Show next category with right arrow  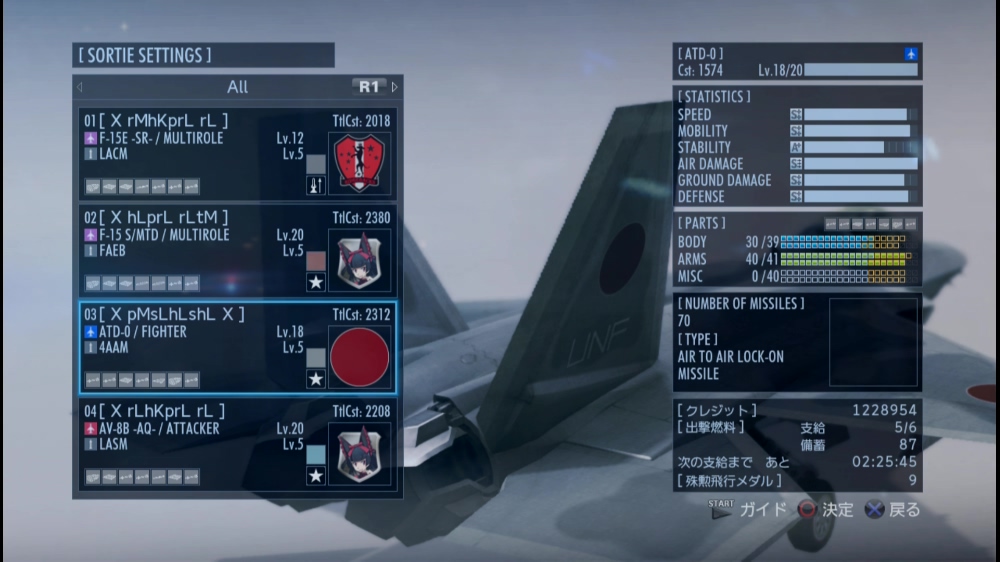click(395, 87)
